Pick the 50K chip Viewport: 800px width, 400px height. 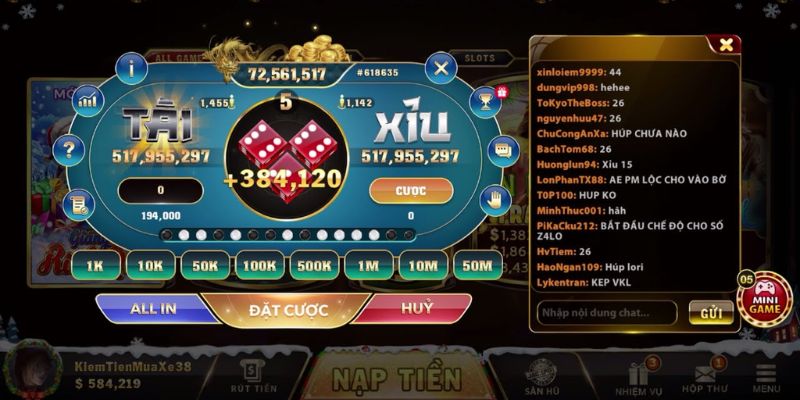click(205, 265)
